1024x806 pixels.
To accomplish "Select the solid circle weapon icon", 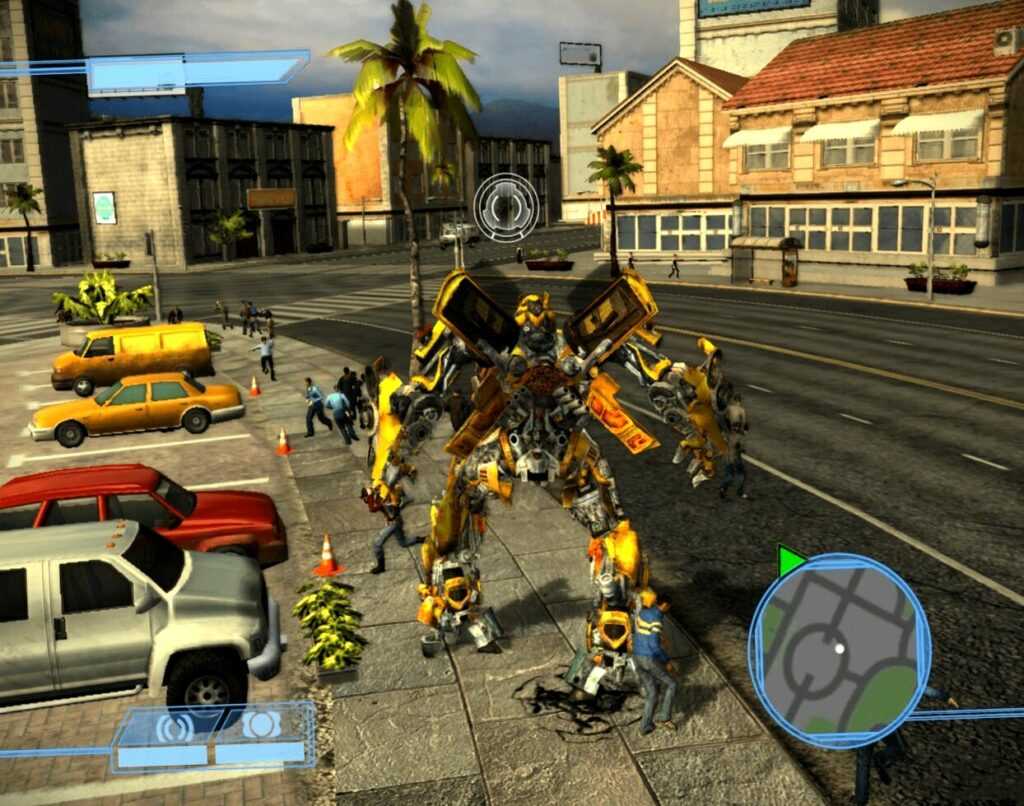I will click(x=262, y=725).
